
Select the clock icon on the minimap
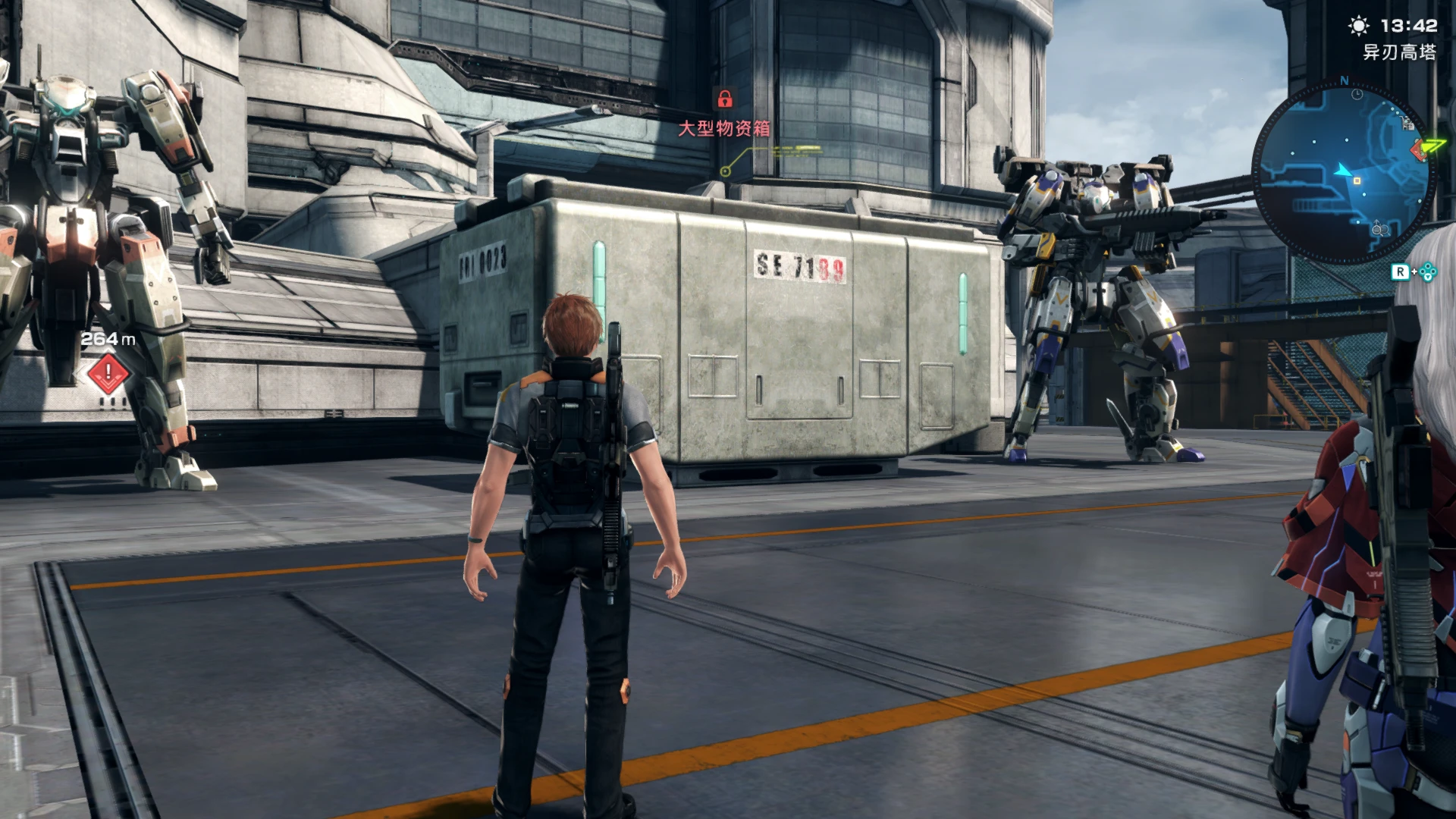tap(1357, 95)
